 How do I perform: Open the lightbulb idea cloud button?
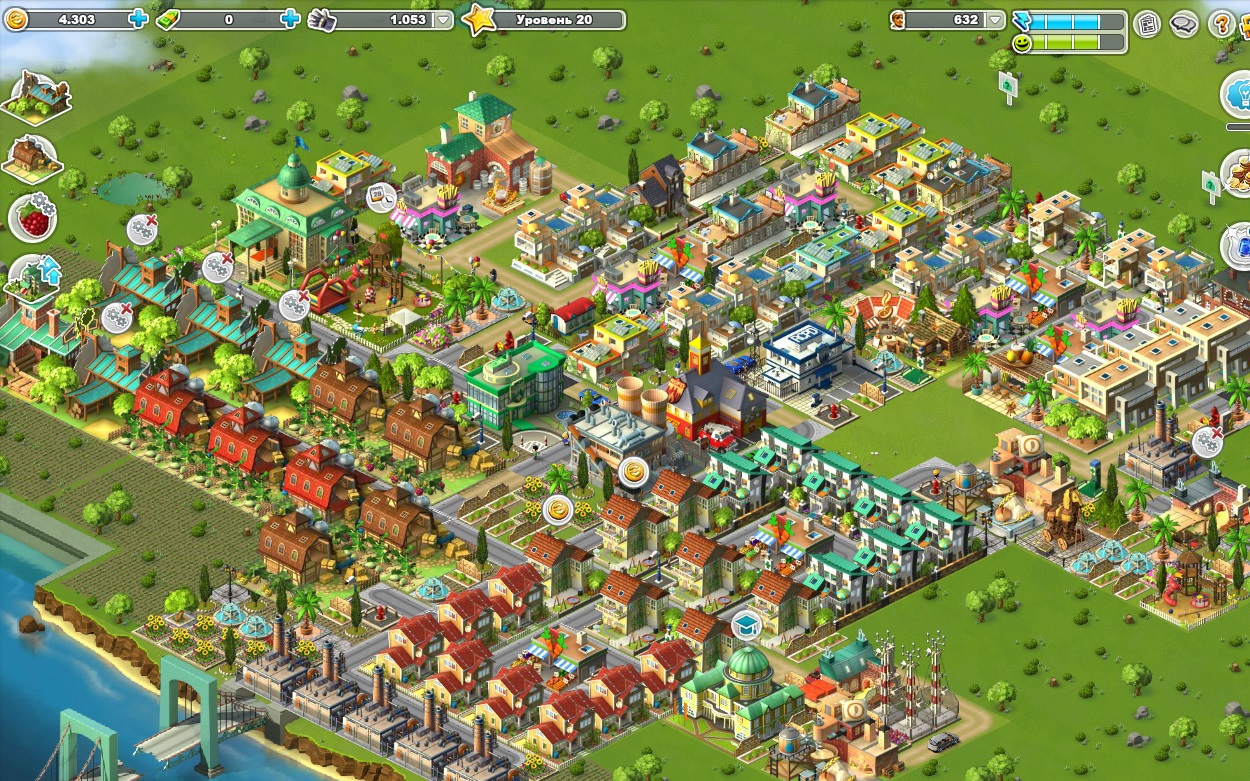[x=1238, y=93]
